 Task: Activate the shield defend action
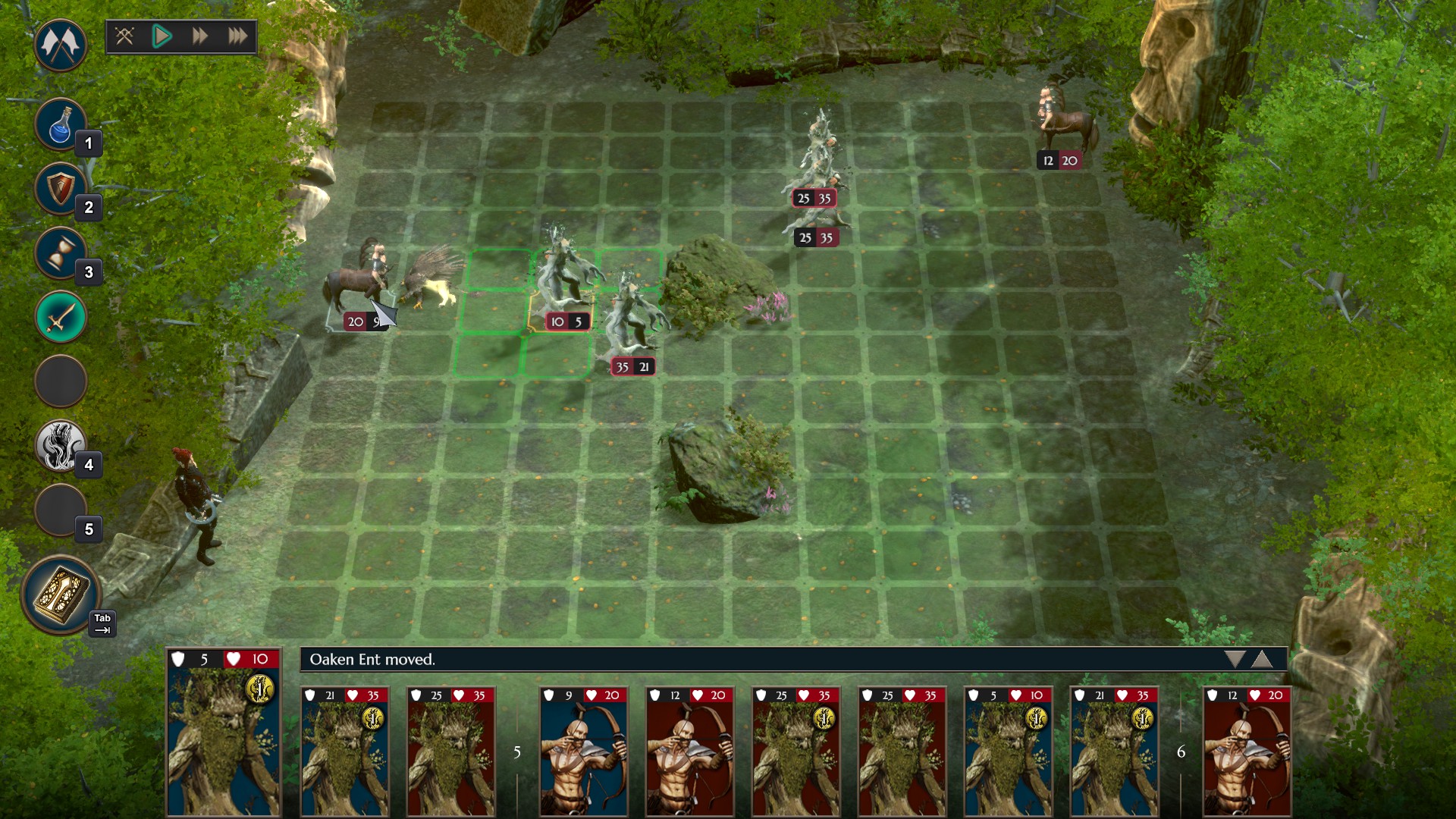60,188
